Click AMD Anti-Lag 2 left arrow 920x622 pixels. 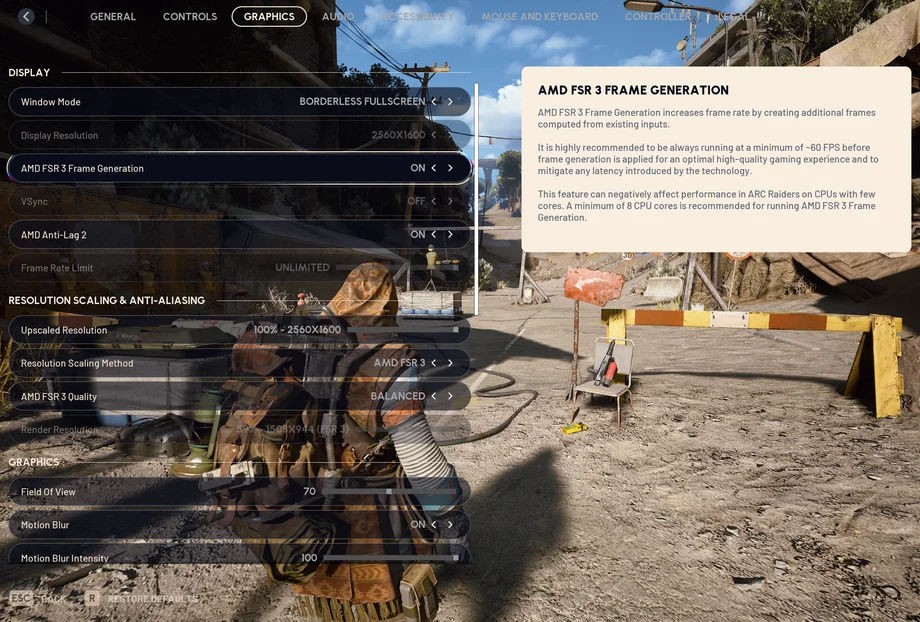tap(433, 234)
